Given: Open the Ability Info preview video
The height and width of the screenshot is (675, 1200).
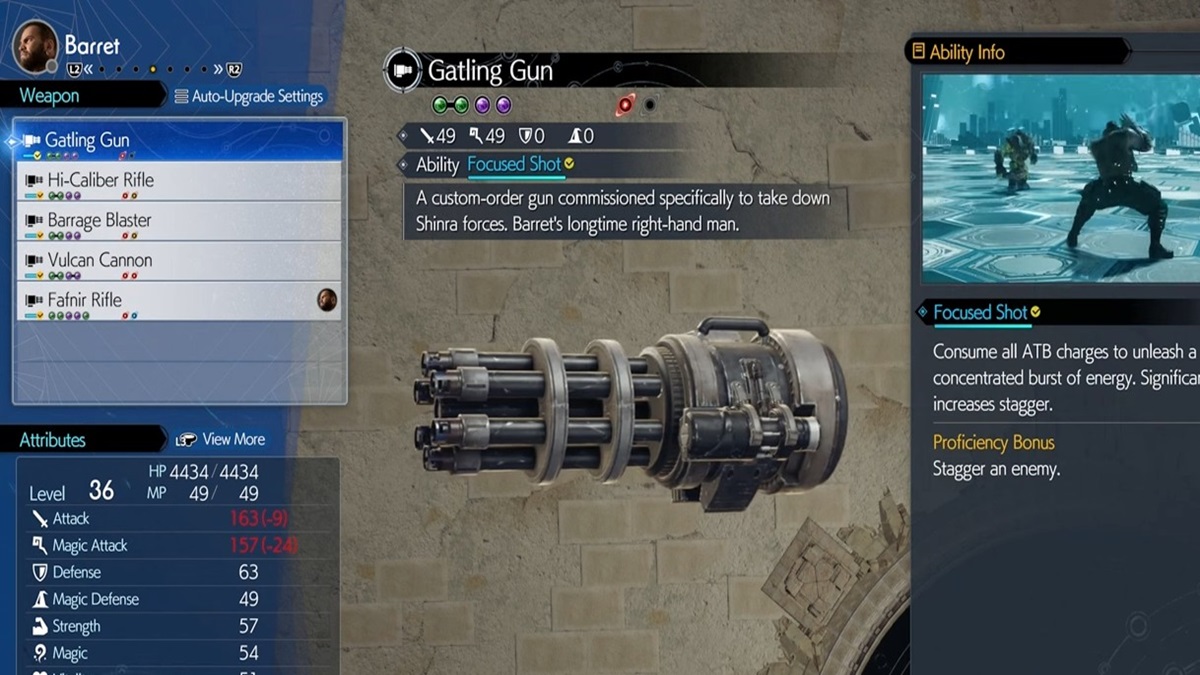Looking at the screenshot, I should pyautogui.click(x=1060, y=177).
